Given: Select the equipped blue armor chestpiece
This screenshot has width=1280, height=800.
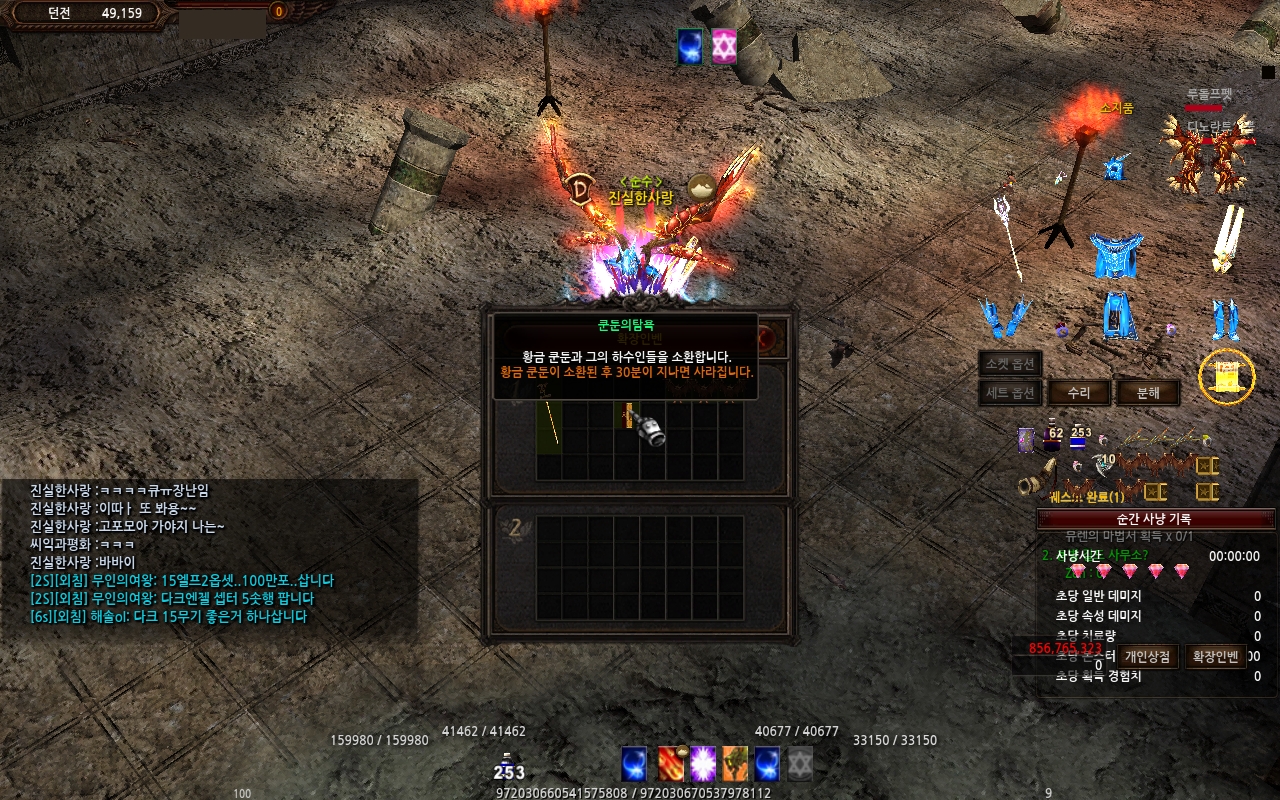Looking at the screenshot, I should 1114,256.
